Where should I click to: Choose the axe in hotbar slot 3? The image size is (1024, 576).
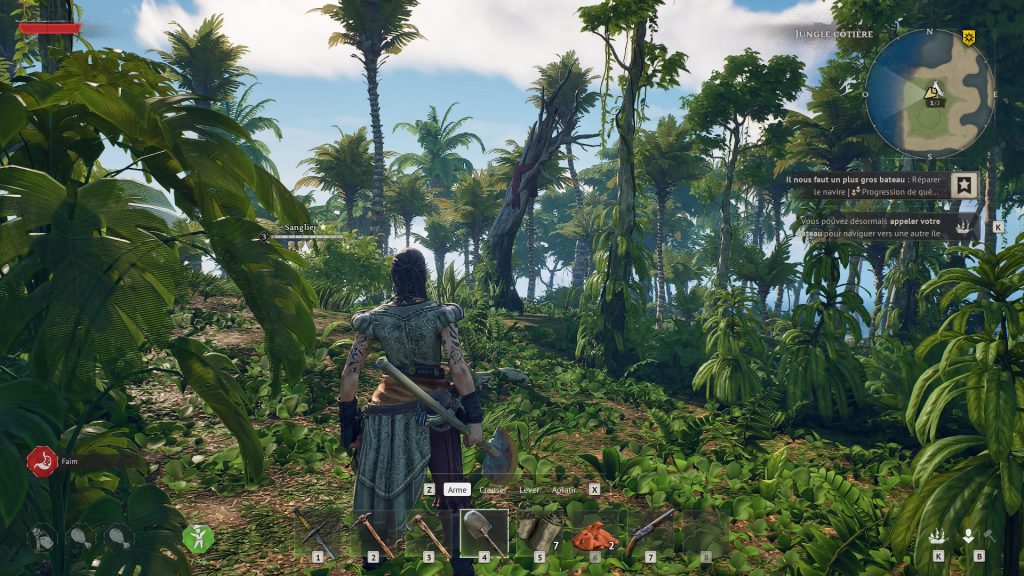click(x=429, y=534)
